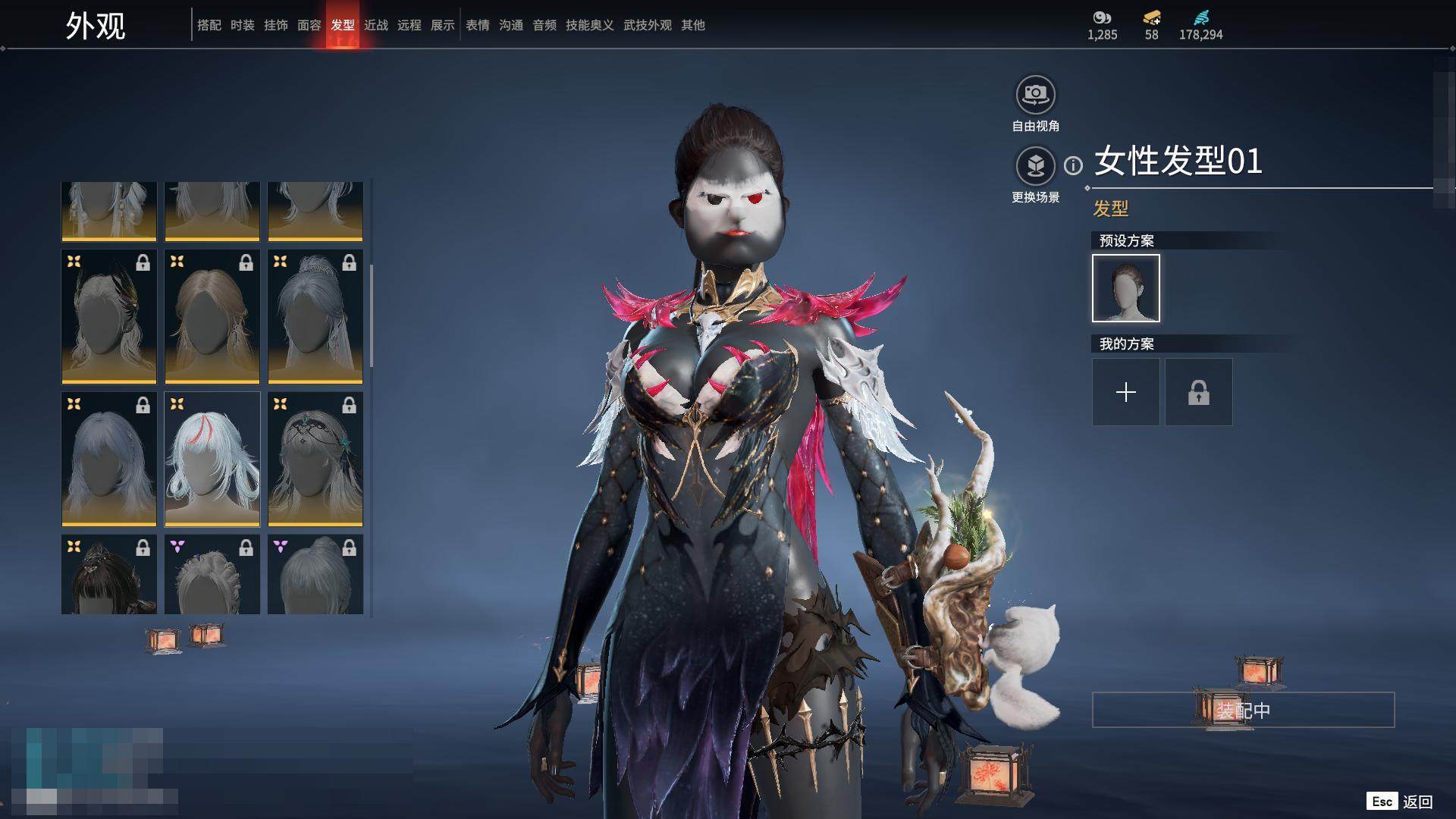Switch to the 搭配 tab
The height and width of the screenshot is (819, 1456).
(209, 25)
